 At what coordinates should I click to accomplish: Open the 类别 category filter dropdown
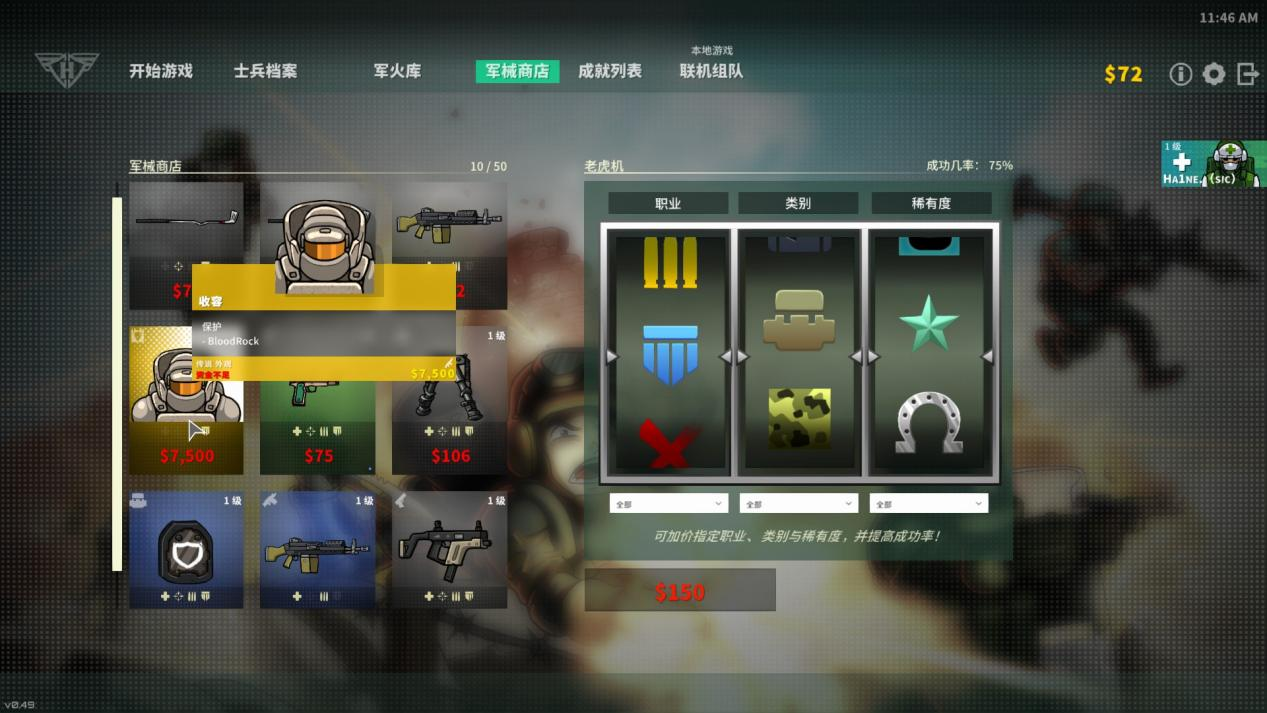coord(798,504)
